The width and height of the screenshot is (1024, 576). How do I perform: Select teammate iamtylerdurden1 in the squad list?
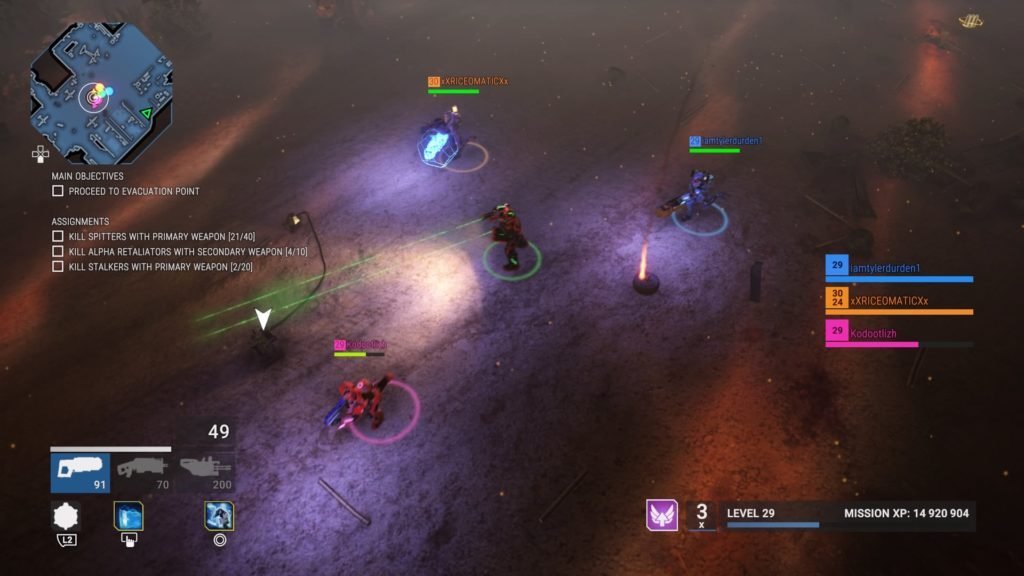pos(897,268)
